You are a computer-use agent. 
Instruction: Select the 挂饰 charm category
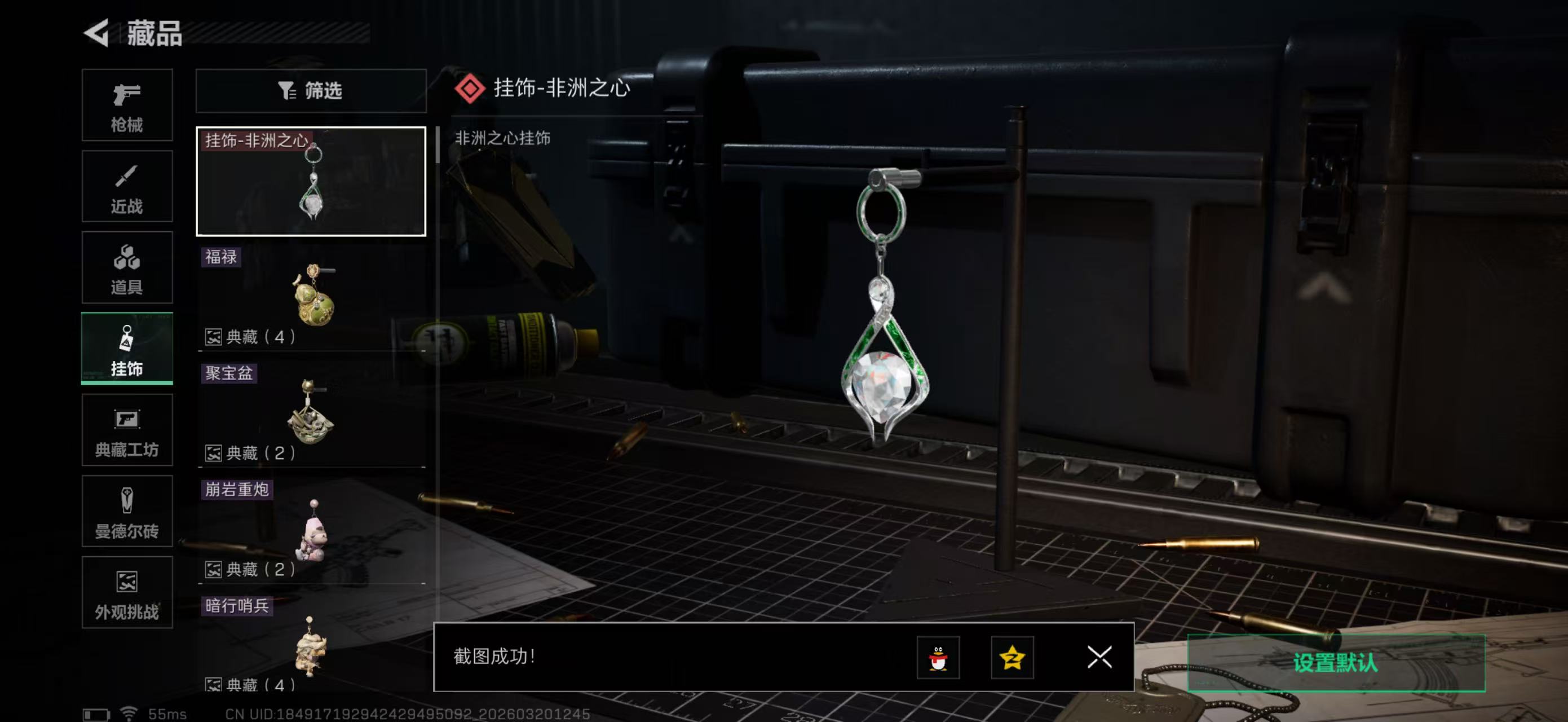pyautogui.click(x=127, y=349)
